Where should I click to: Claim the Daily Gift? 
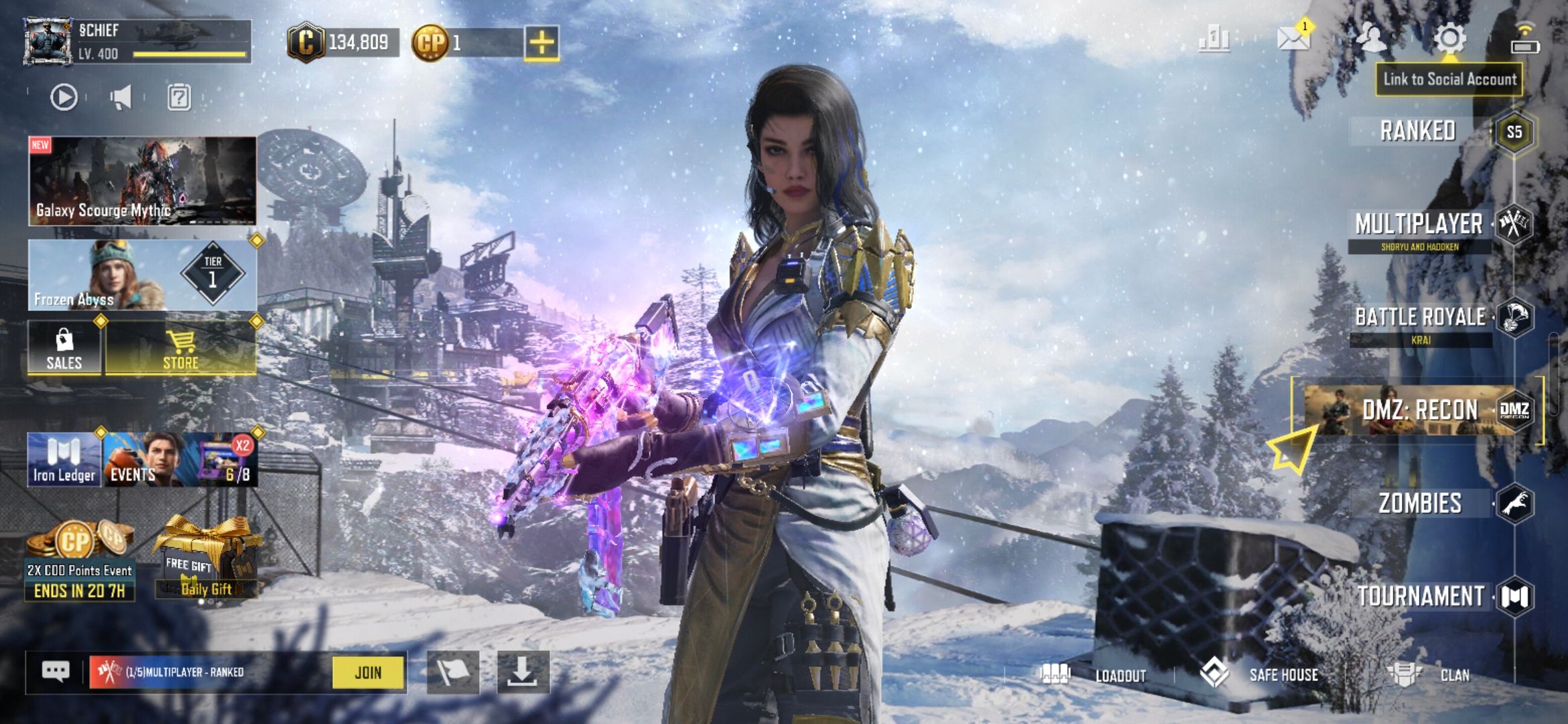[206, 560]
